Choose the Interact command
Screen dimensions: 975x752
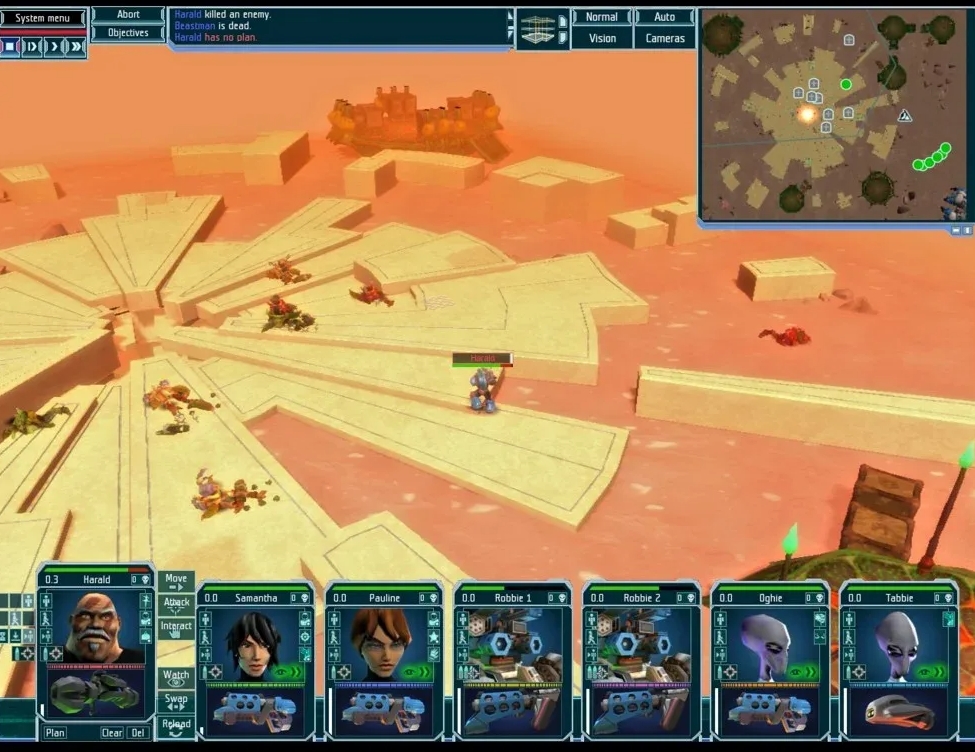[x=176, y=629]
